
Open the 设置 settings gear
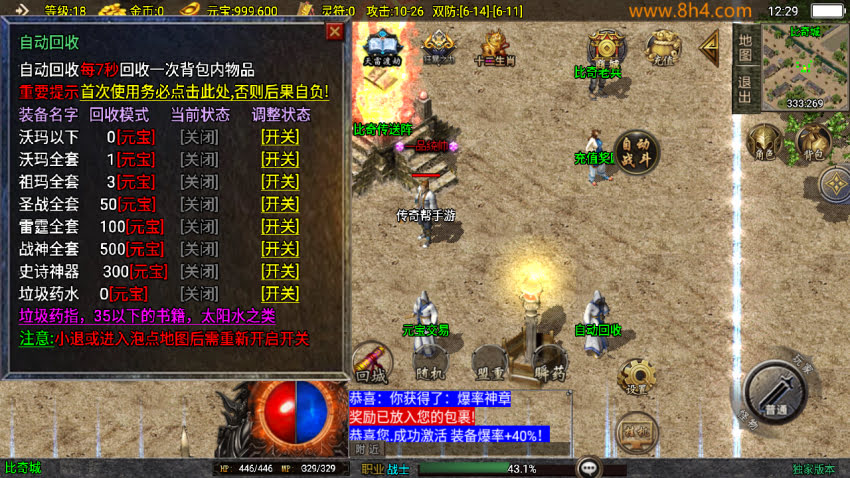636,377
